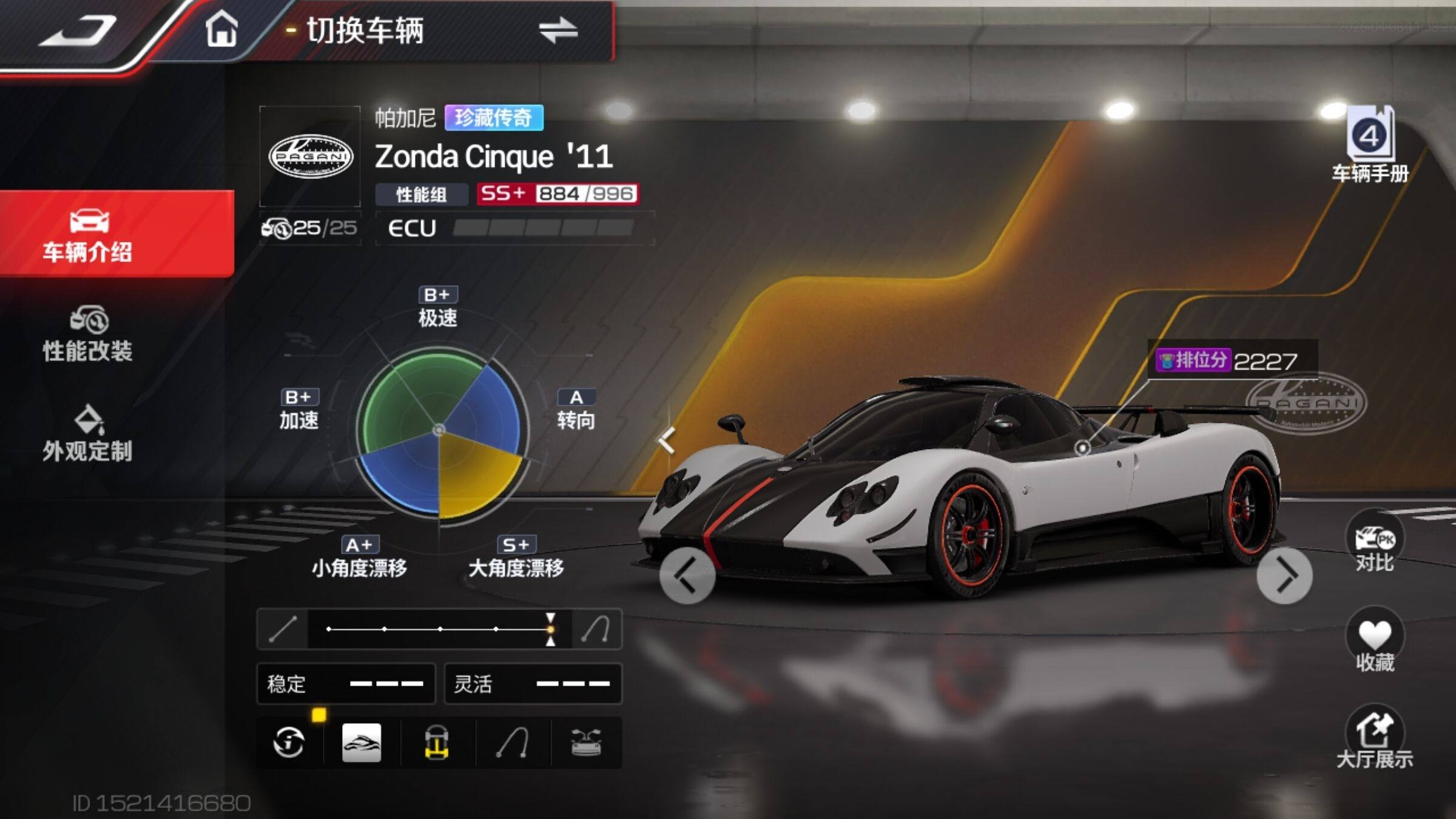Click the circular info refresh icon

(289, 742)
